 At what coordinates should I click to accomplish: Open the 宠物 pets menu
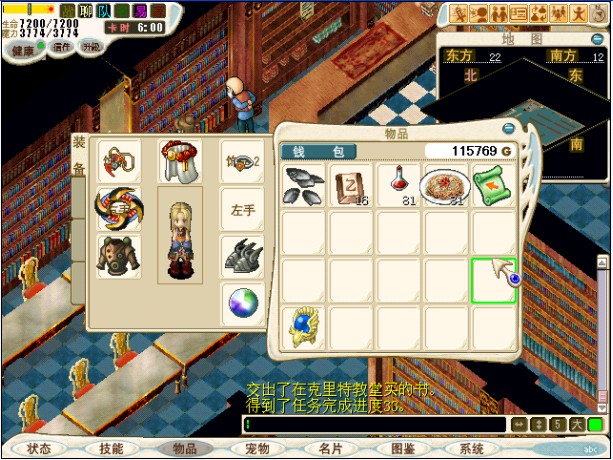[x=258, y=449]
